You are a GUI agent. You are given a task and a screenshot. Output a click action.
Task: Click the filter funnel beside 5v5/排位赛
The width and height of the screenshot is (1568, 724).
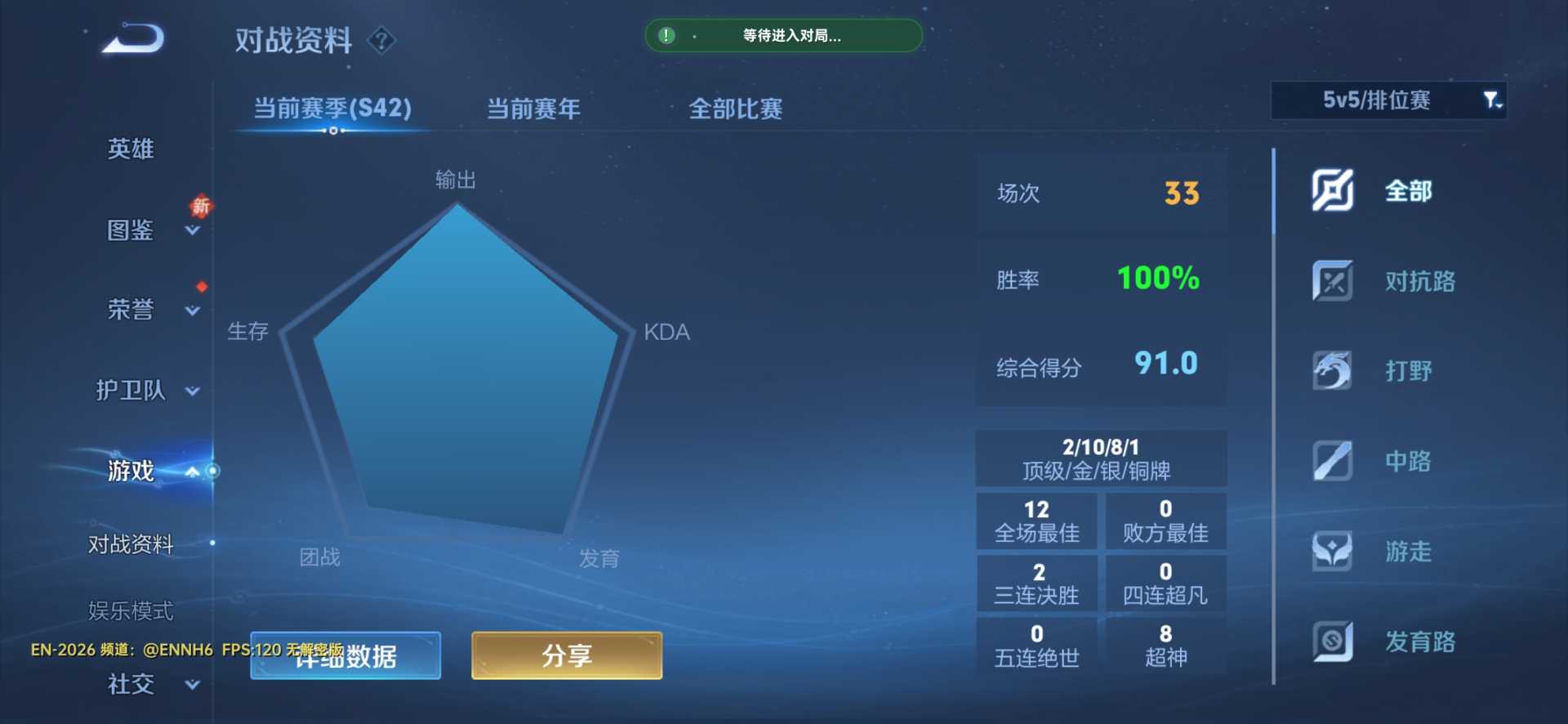coord(1494,101)
